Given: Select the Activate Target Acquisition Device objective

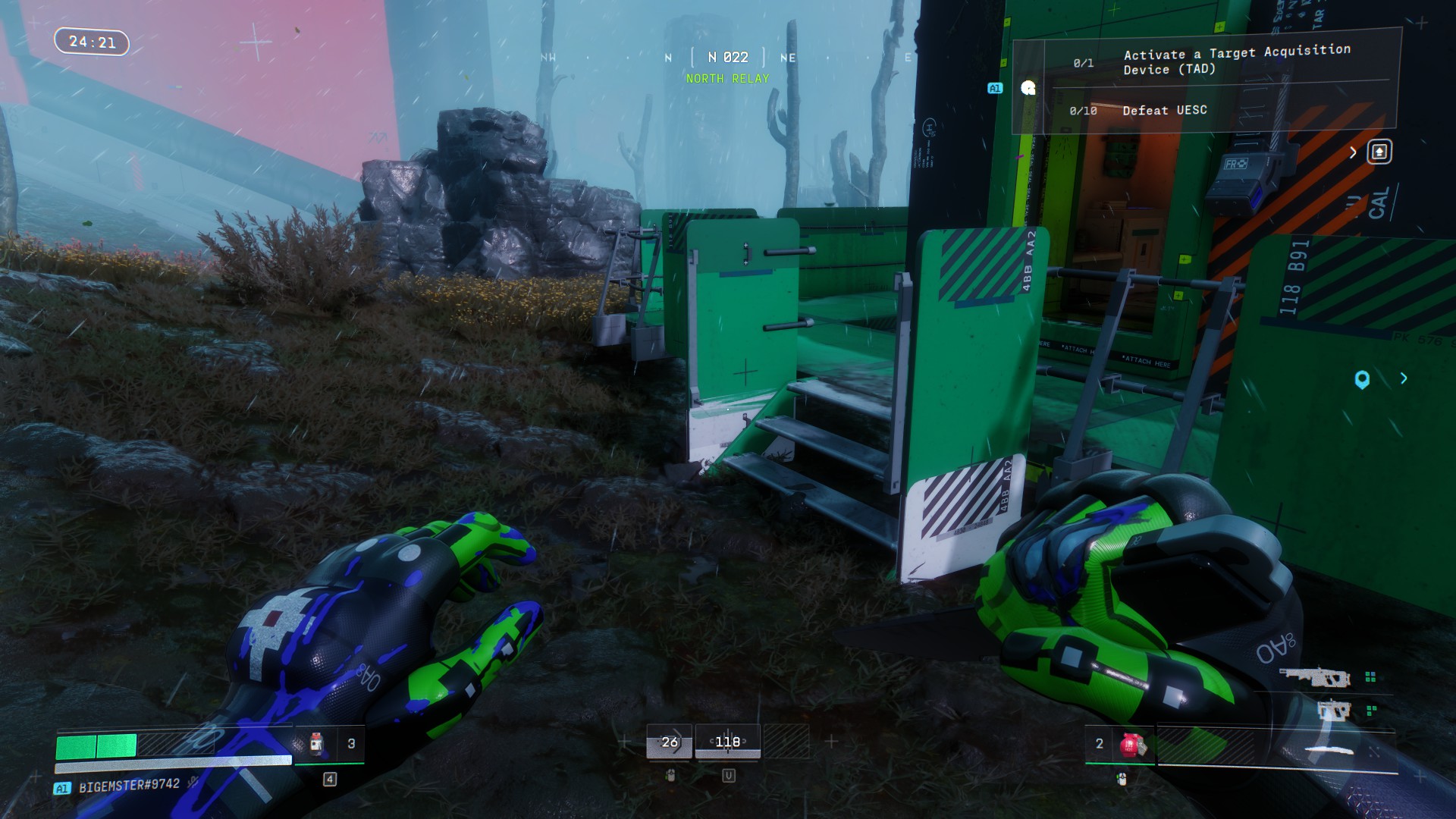Looking at the screenshot, I should point(1236,61).
